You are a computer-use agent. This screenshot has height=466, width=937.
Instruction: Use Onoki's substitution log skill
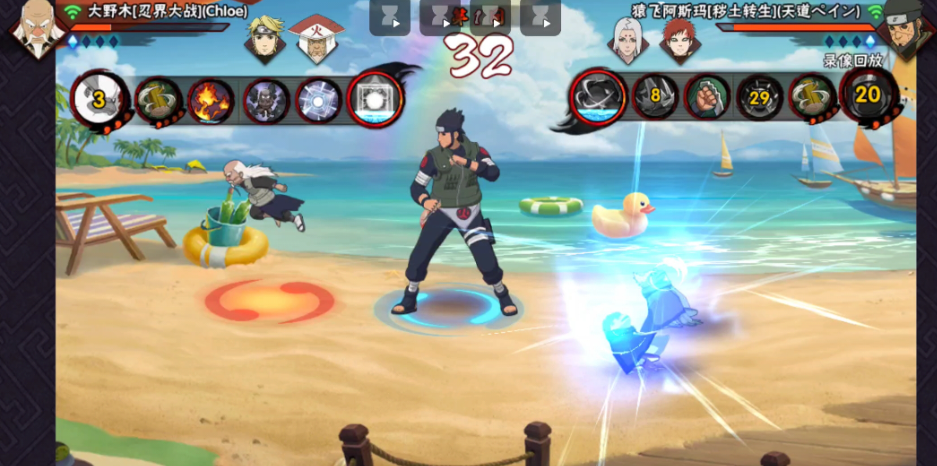pos(158,100)
